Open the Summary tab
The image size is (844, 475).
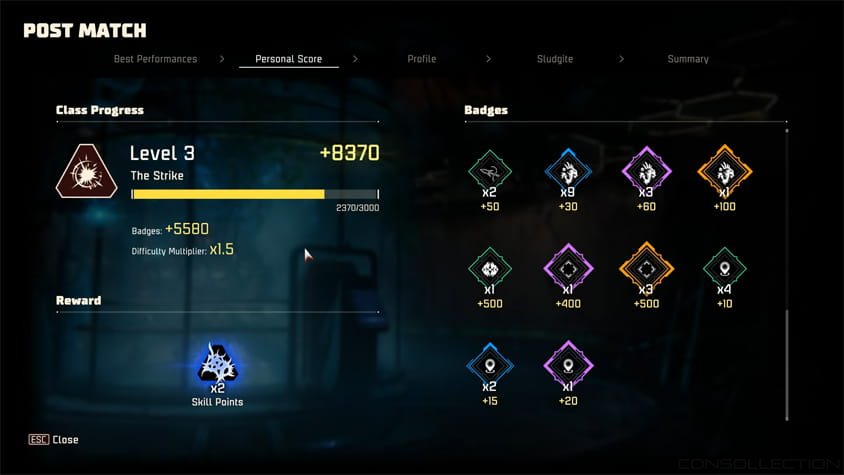tap(688, 59)
